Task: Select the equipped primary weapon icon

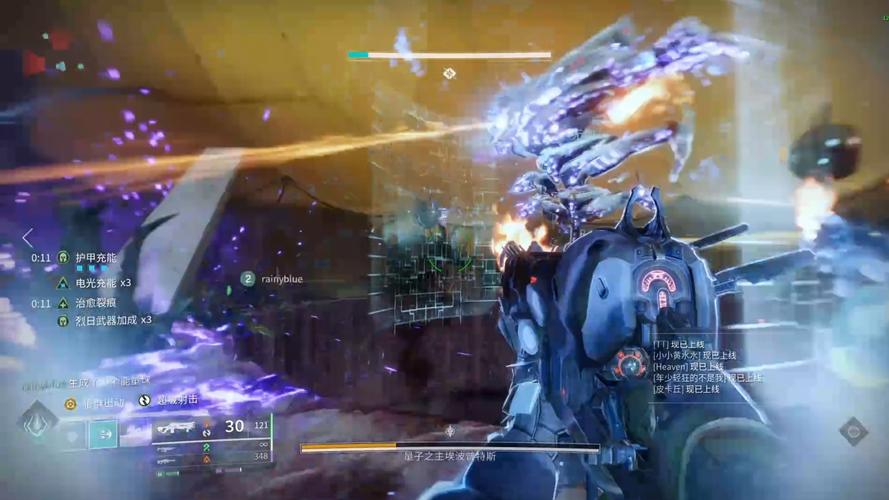Action: (178, 428)
